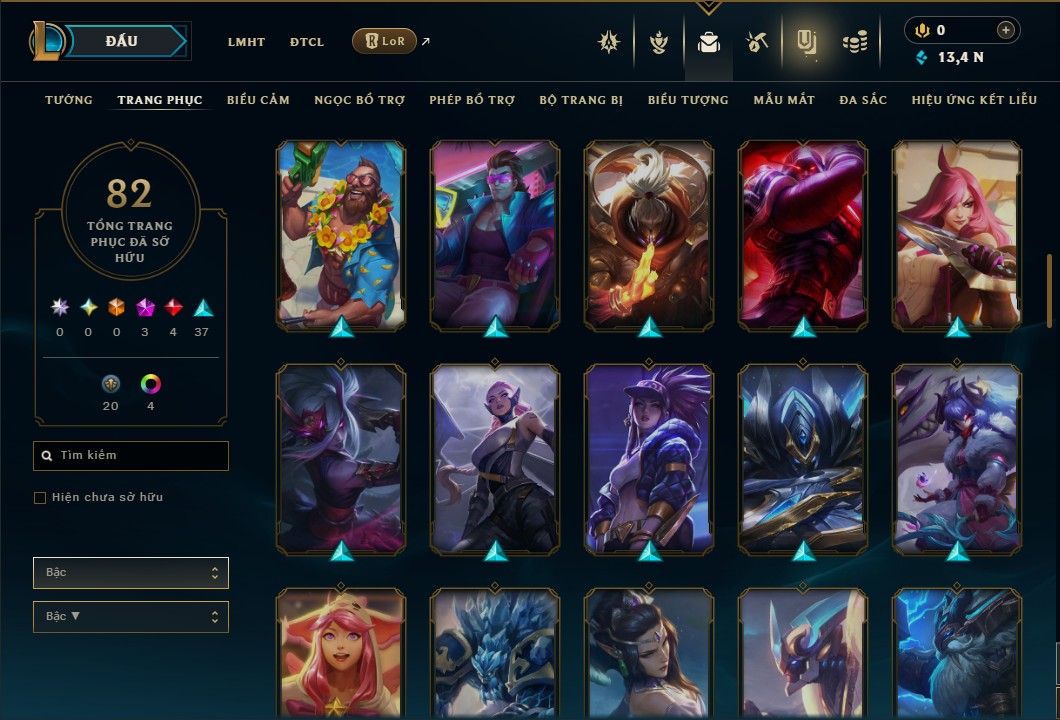
Task: Open the ĐA SẮC tab
Action: pos(863,100)
